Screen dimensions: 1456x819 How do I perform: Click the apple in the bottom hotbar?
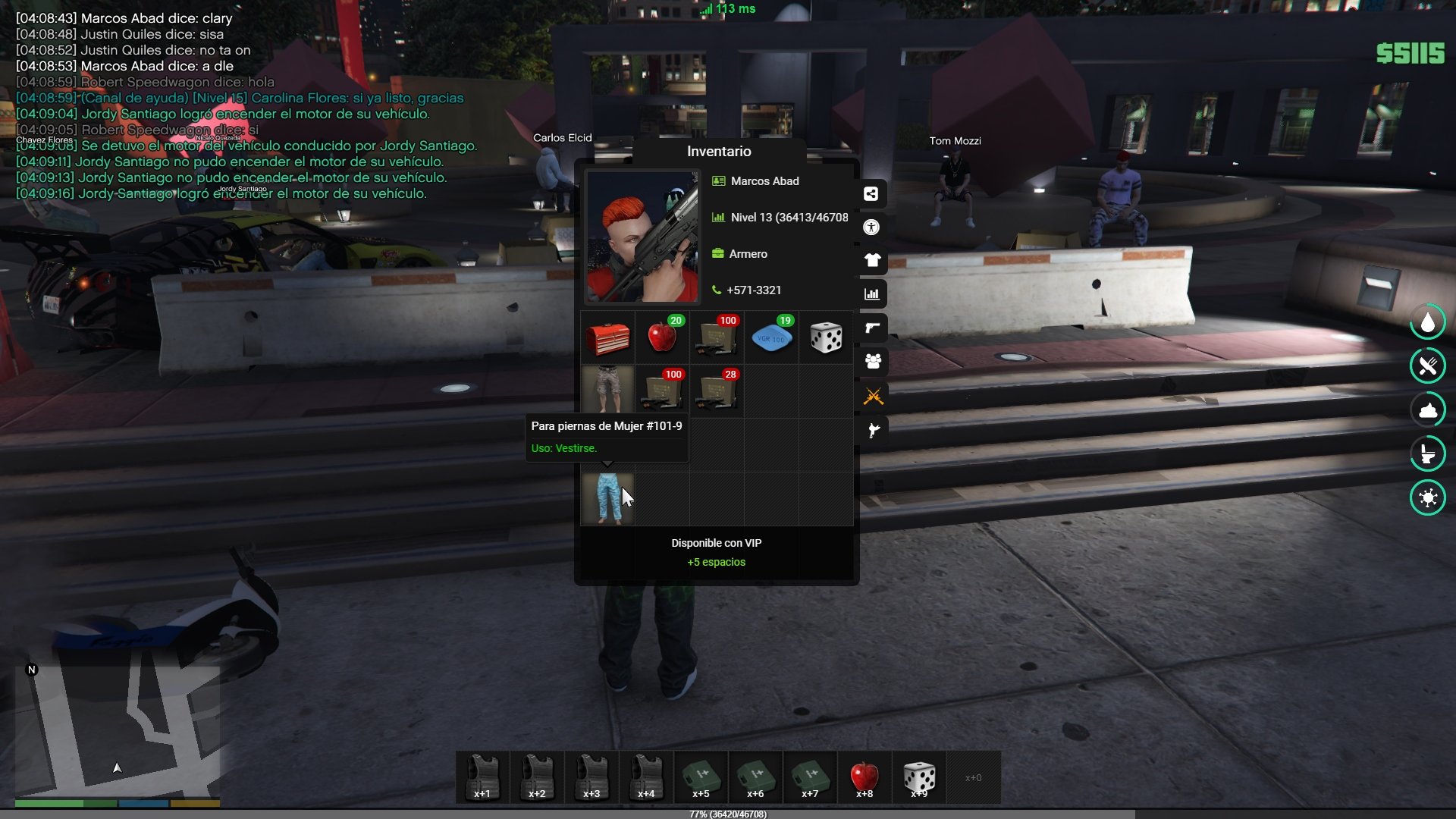(x=864, y=777)
